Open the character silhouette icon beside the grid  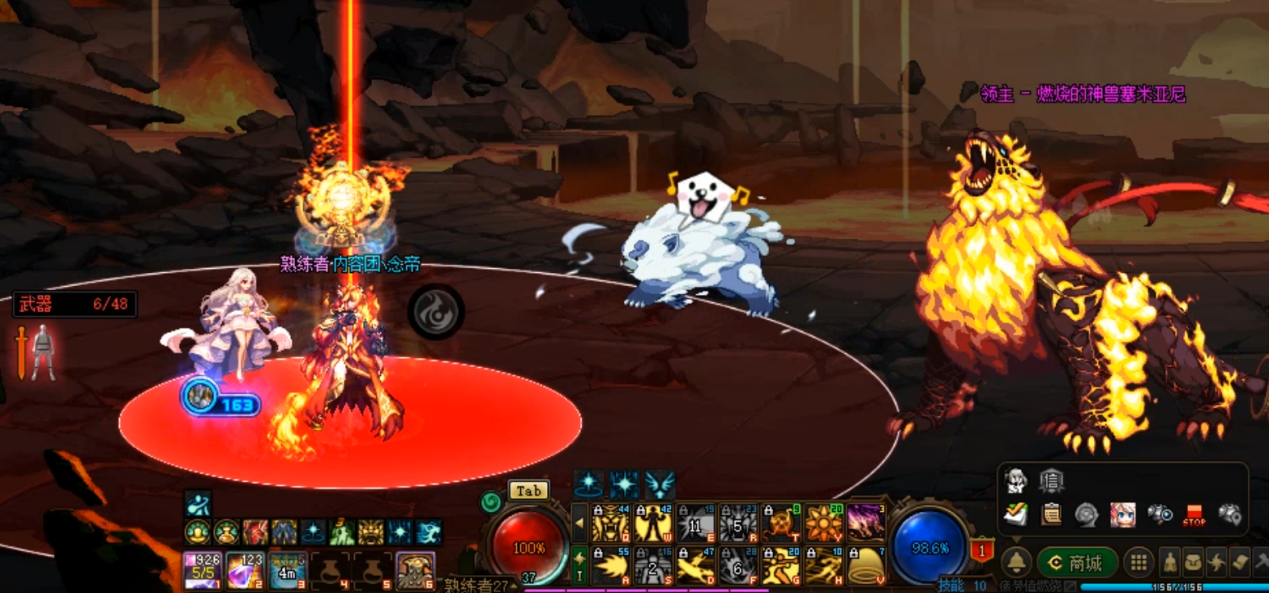tap(1168, 562)
